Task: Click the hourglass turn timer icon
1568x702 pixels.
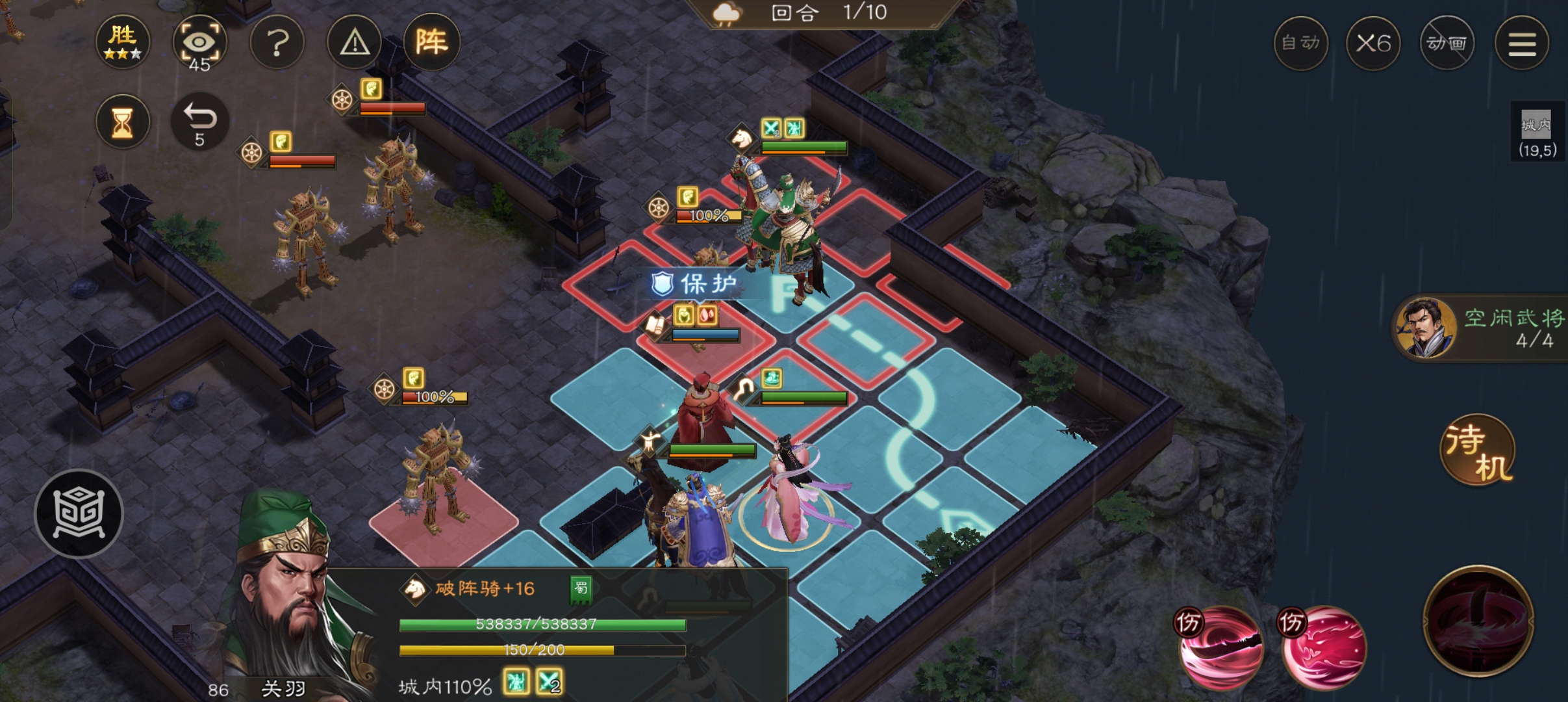Action: coord(123,122)
